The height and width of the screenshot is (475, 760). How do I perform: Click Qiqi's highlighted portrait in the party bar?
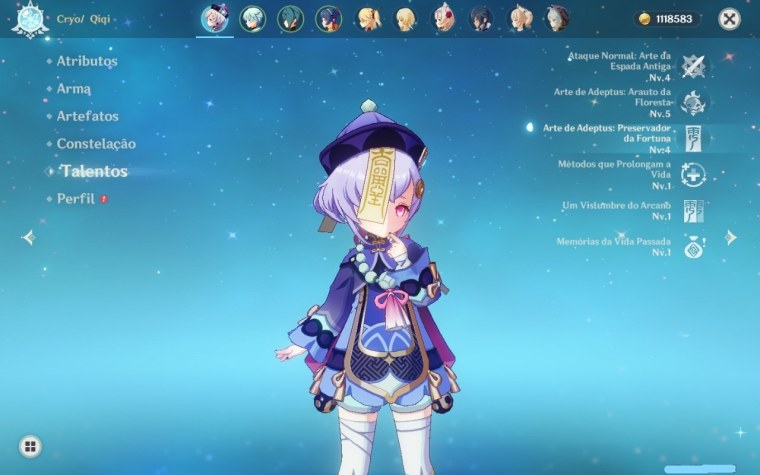coord(214,18)
